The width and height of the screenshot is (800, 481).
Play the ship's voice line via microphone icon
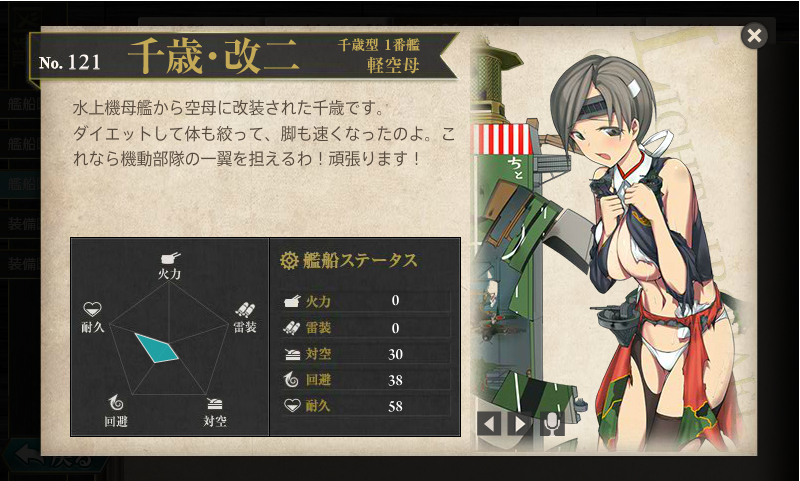click(x=552, y=423)
